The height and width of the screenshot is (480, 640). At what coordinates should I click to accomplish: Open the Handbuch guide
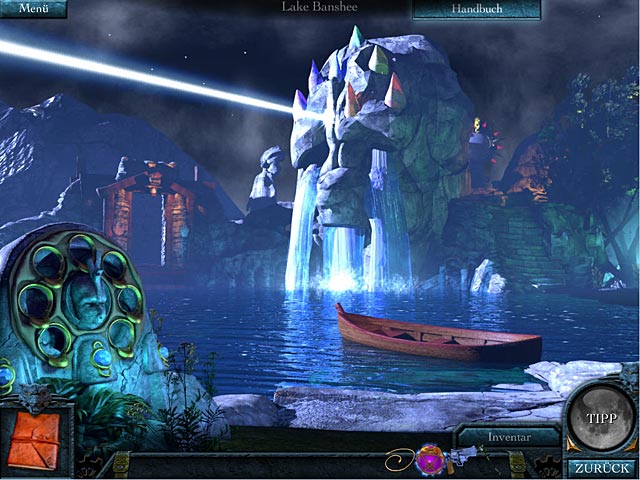tap(477, 9)
